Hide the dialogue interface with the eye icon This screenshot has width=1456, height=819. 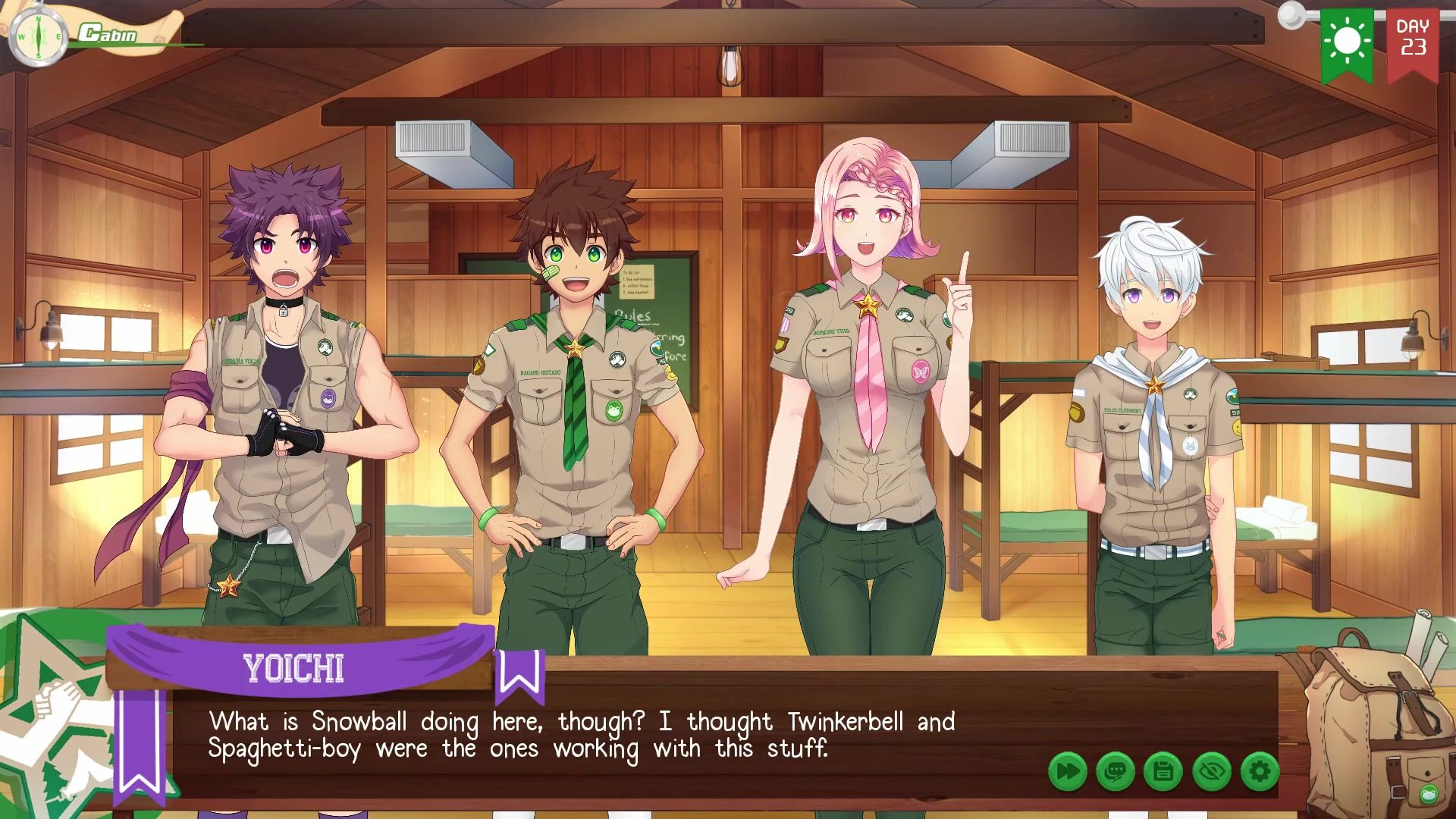[x=1212, y=772]
